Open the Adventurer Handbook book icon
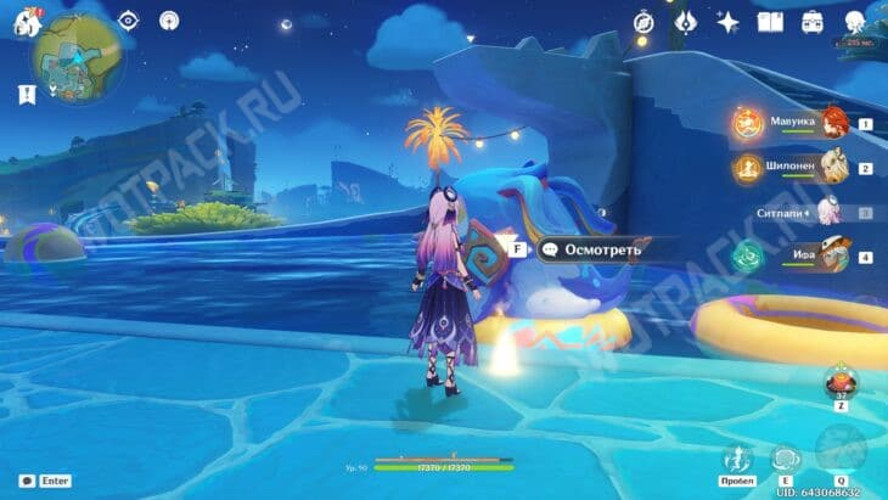This screenshot has height=500, width=888. (769, 22)
